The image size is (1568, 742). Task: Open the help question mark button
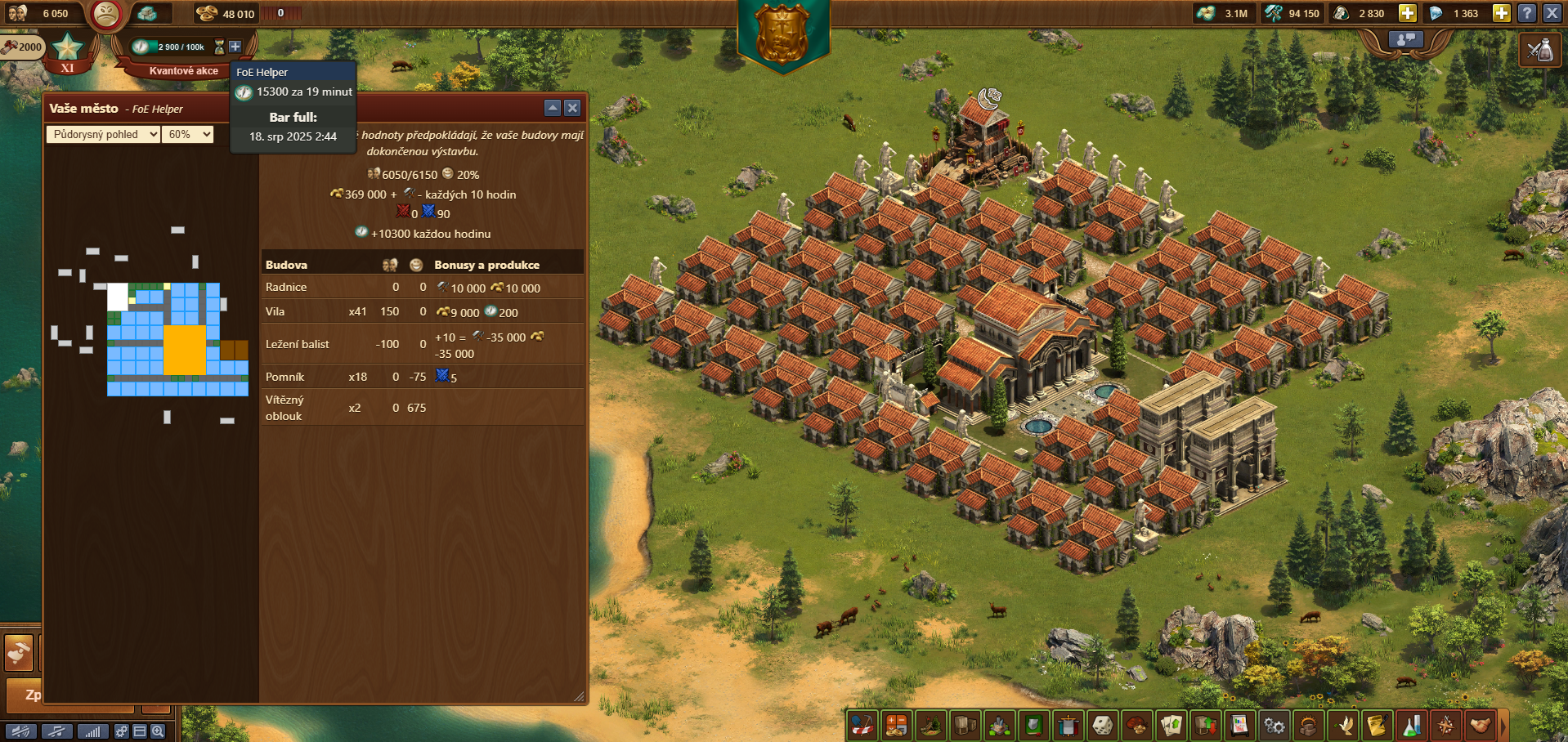coord(1526,13)
